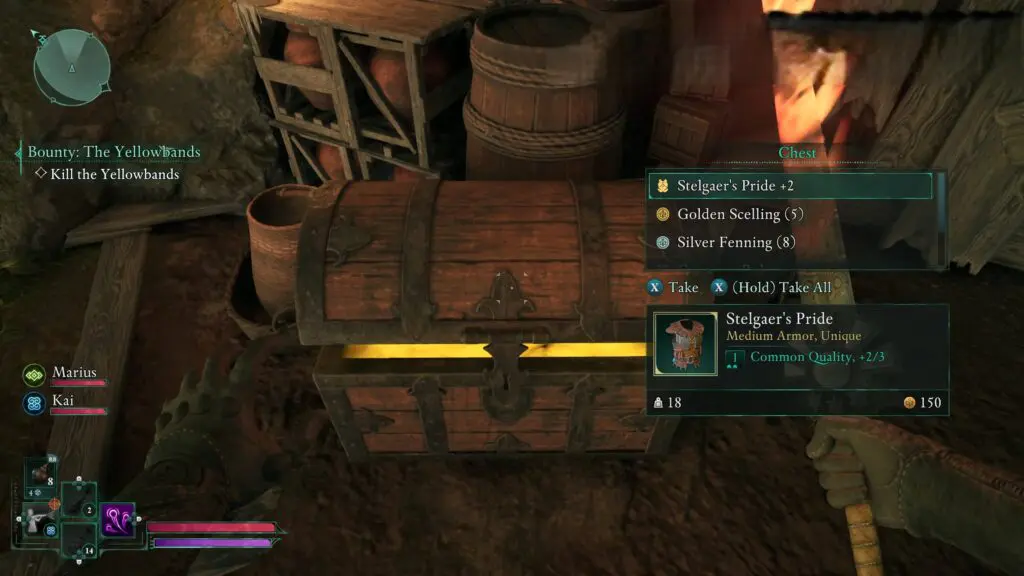Viewport: 1024px width, 576px height.
Task: Select Stelgaer's Pride +2 in the chest list
Action: [790, 186]
